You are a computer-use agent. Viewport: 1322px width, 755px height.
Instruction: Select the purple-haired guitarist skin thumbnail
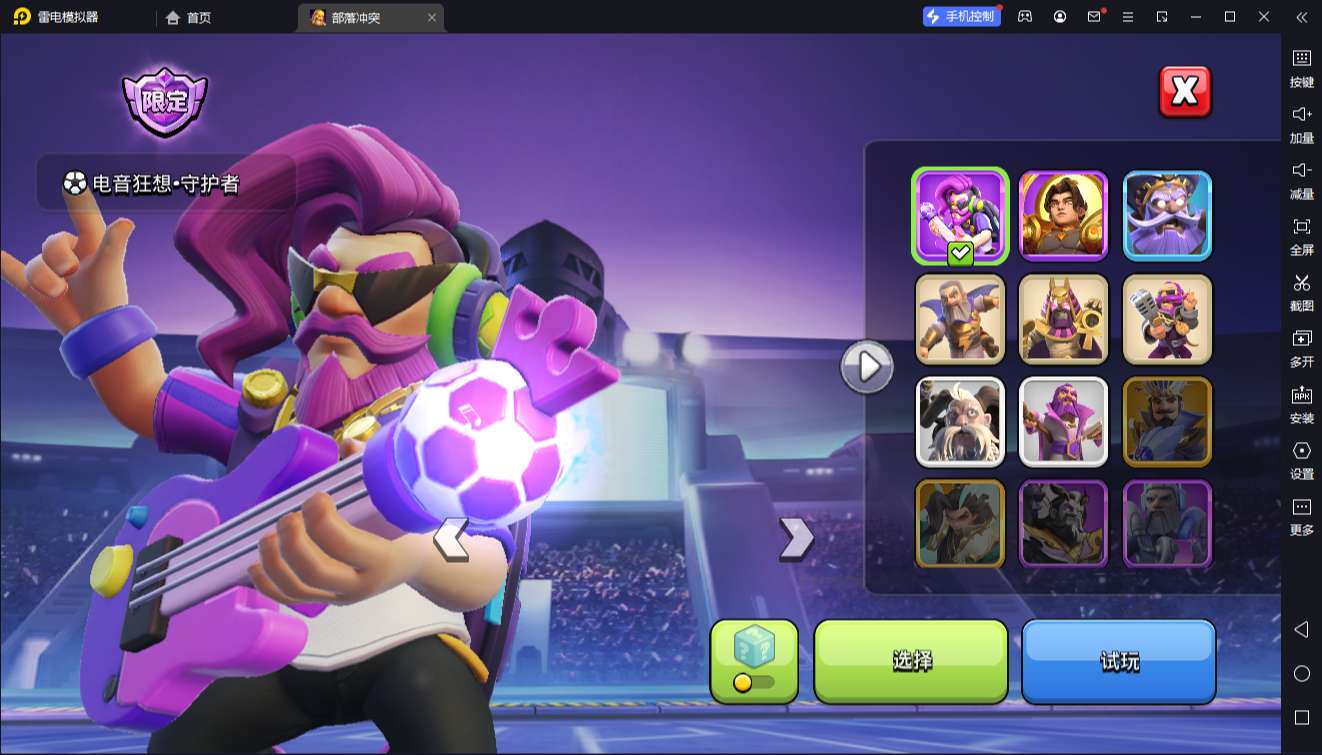[x=960, y=215]
